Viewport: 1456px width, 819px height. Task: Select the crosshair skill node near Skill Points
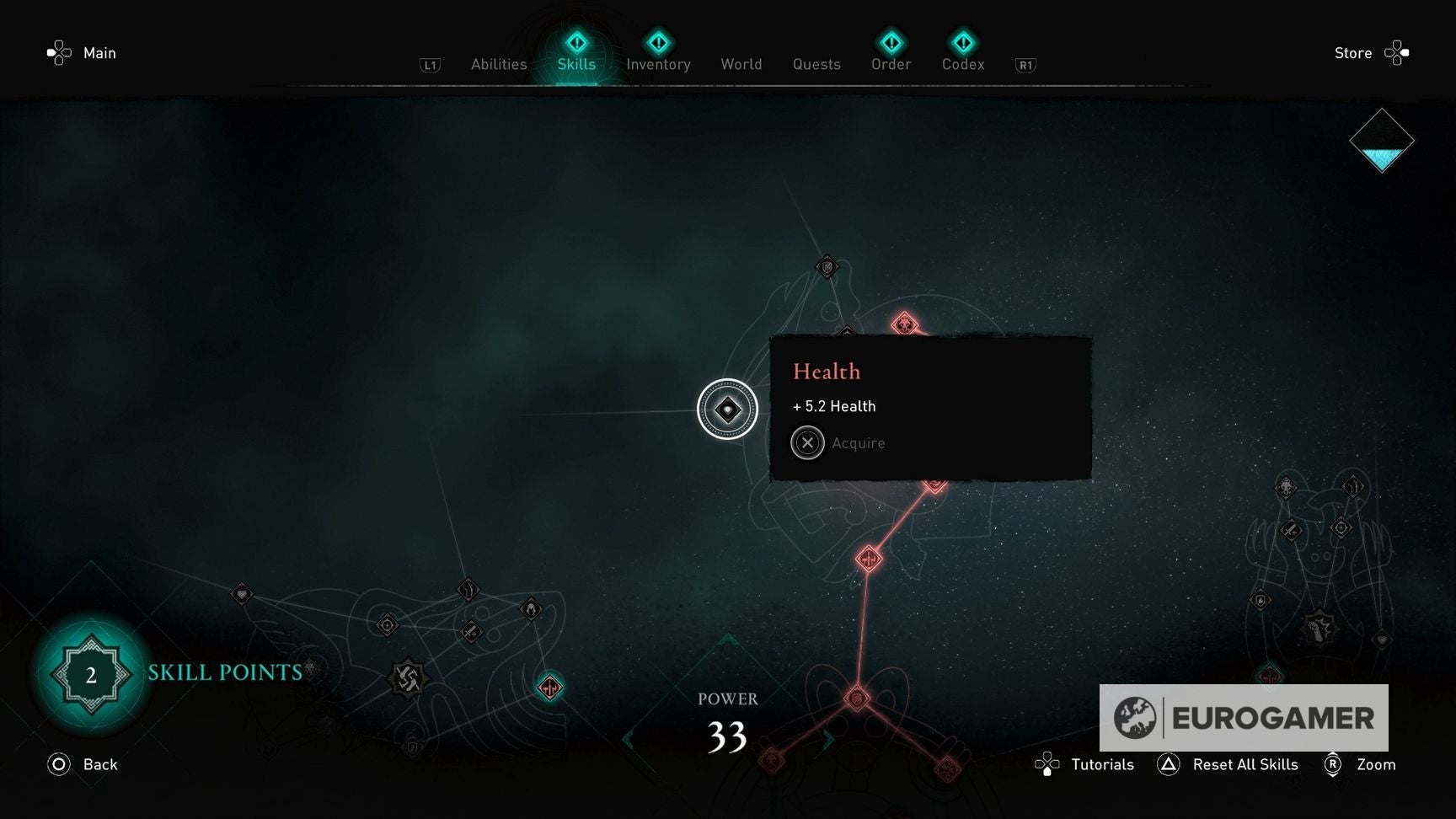pyautogui.click(x=388, y=625)
